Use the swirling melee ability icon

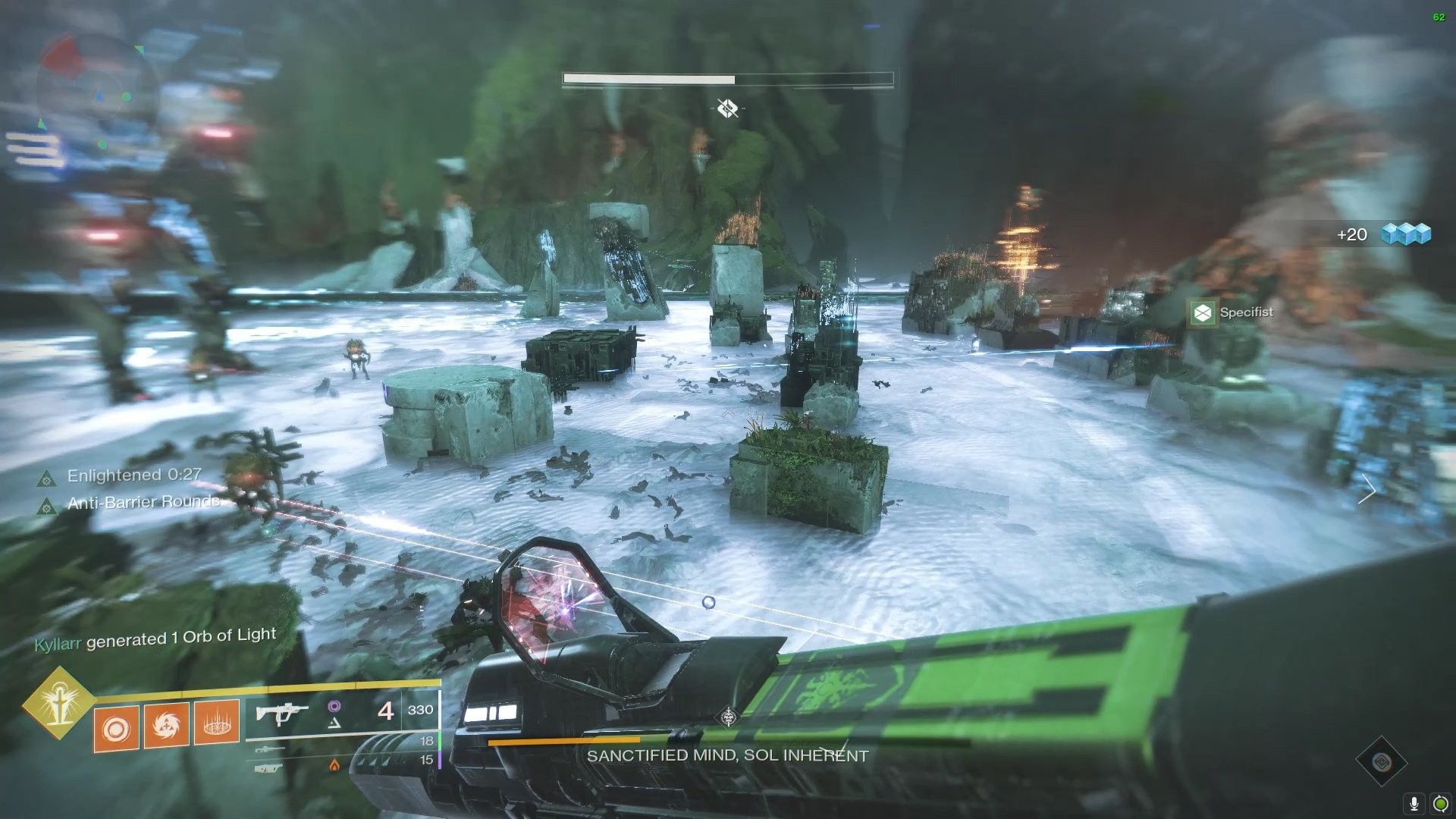click(x=166, y=724)
